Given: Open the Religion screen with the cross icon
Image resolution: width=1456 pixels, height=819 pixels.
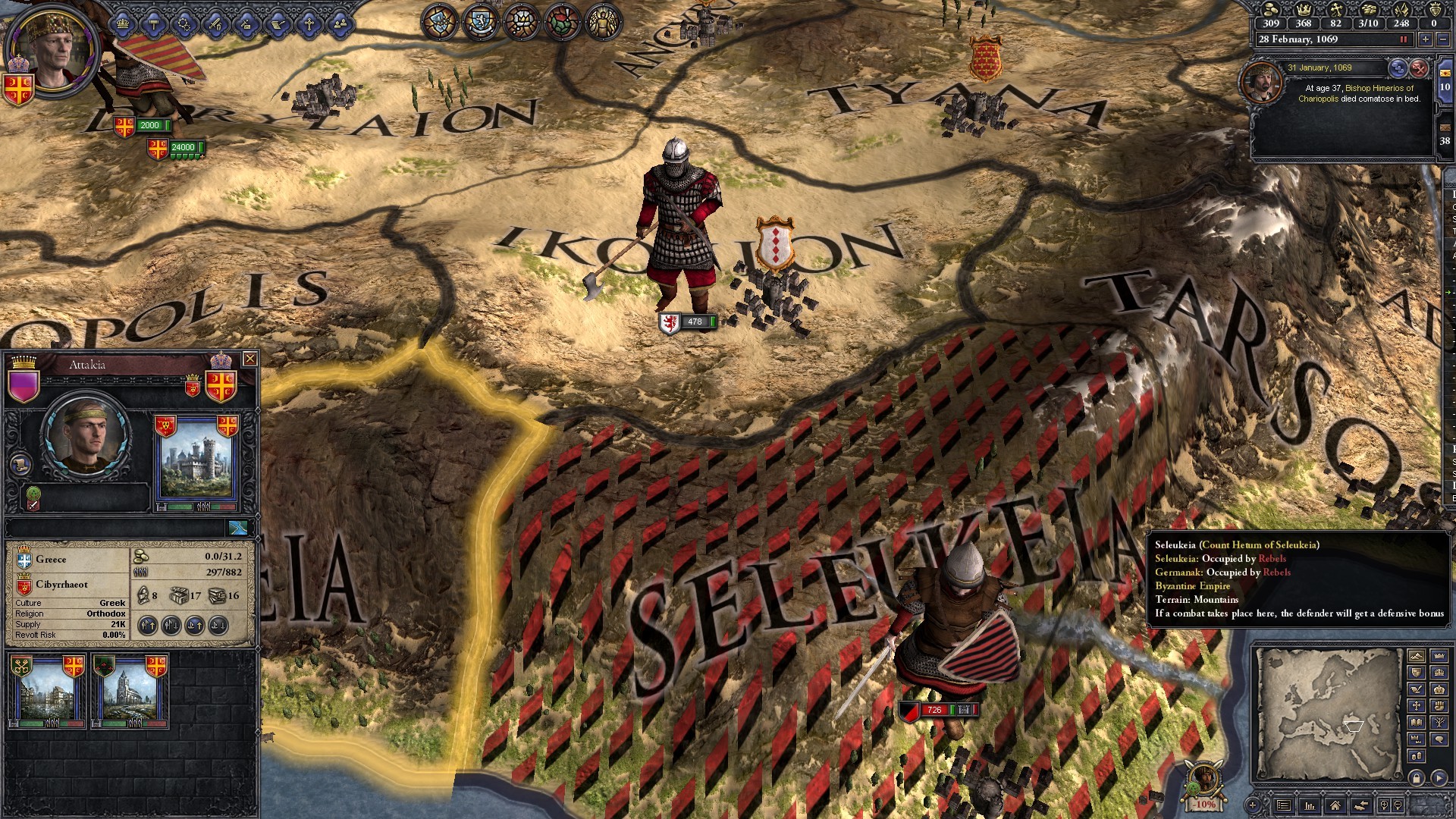Looking at the screenshot, I should (x=309, y=24).
